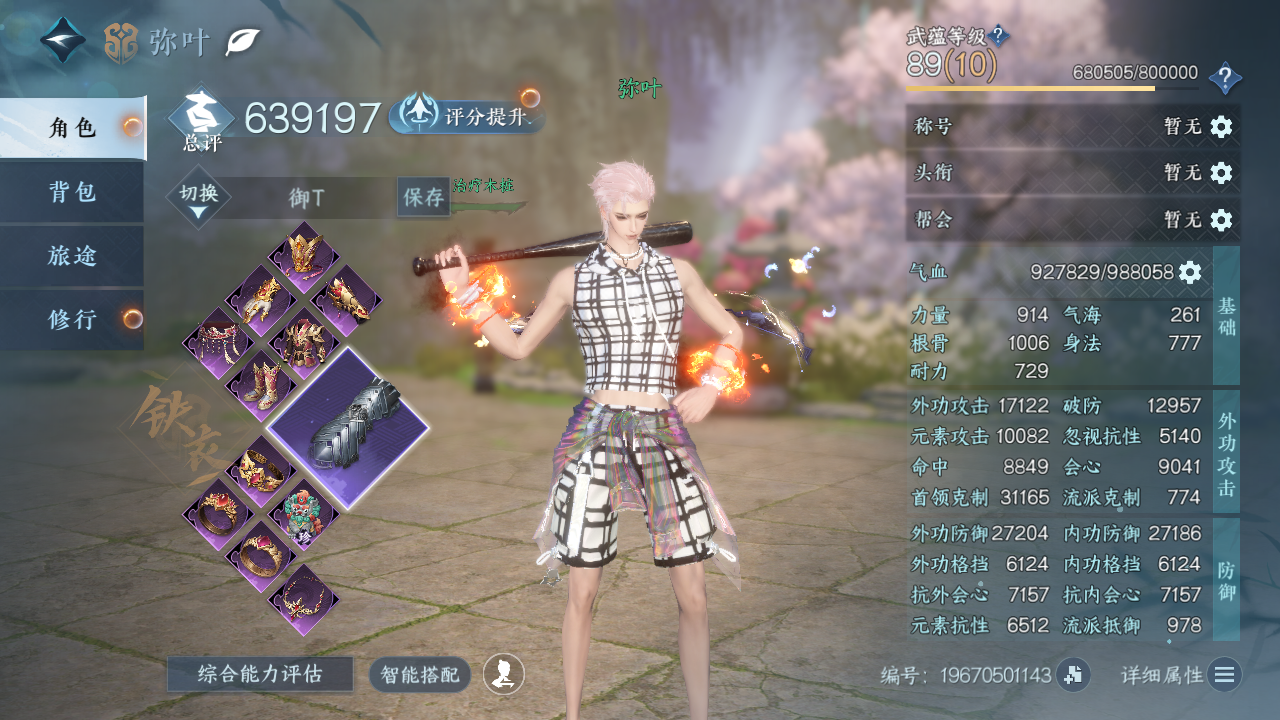Open the 修行 cultivation tab
Viewport: 1280px width, 720px height.
pyautogui.click(x=72, y=320)
